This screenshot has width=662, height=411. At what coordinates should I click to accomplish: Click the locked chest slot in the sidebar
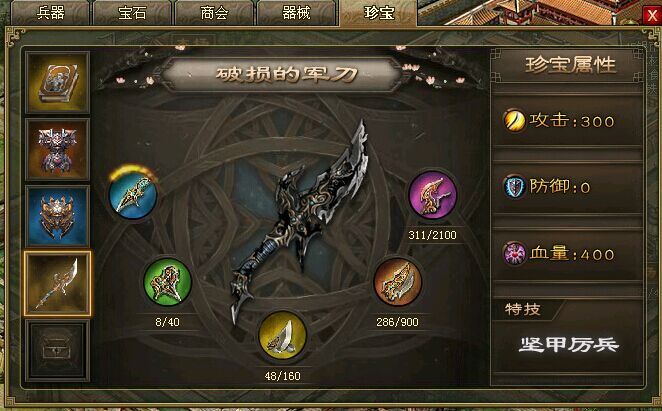click(x=57, y=347)
